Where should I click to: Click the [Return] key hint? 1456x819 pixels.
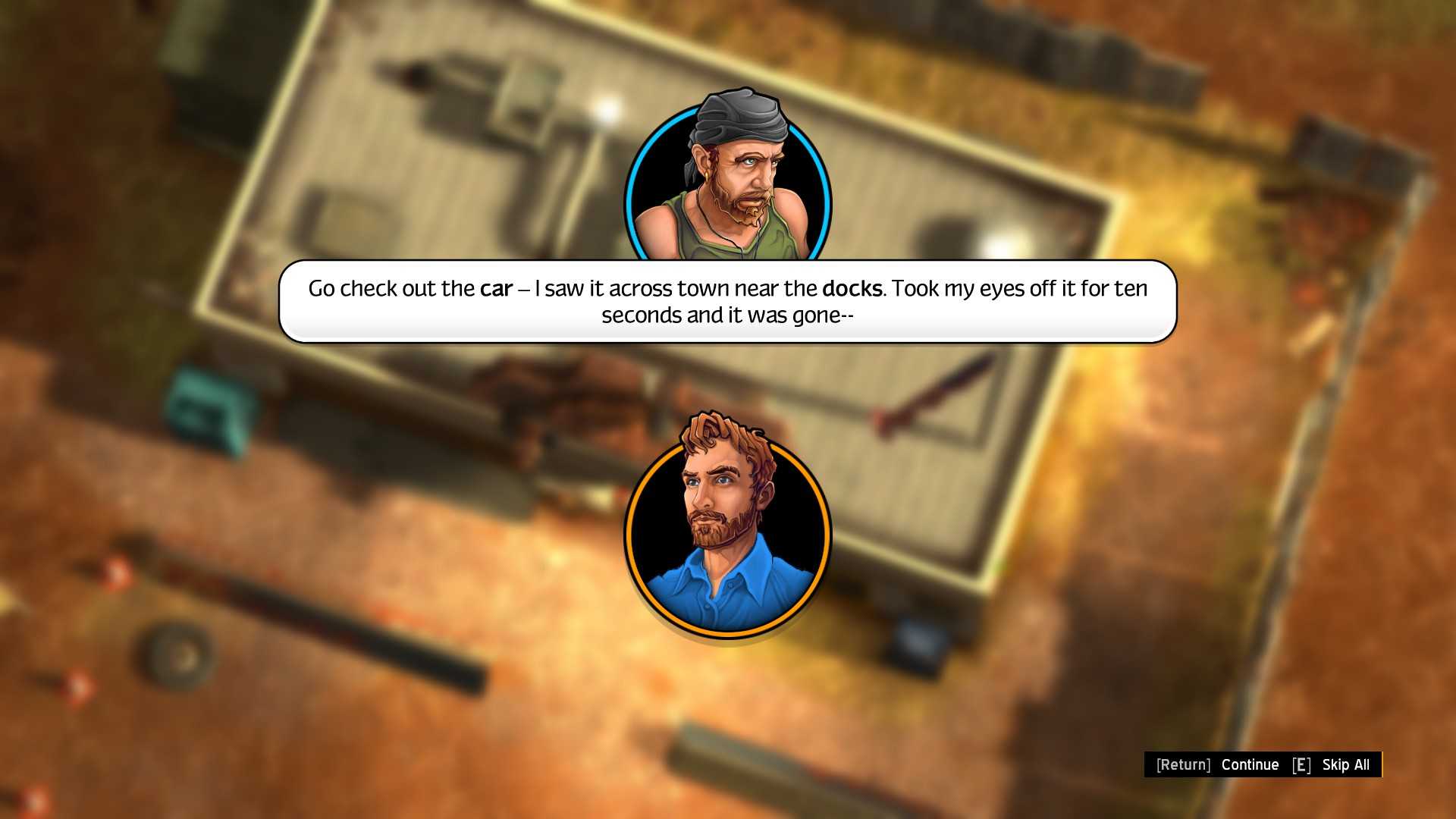1183,765
